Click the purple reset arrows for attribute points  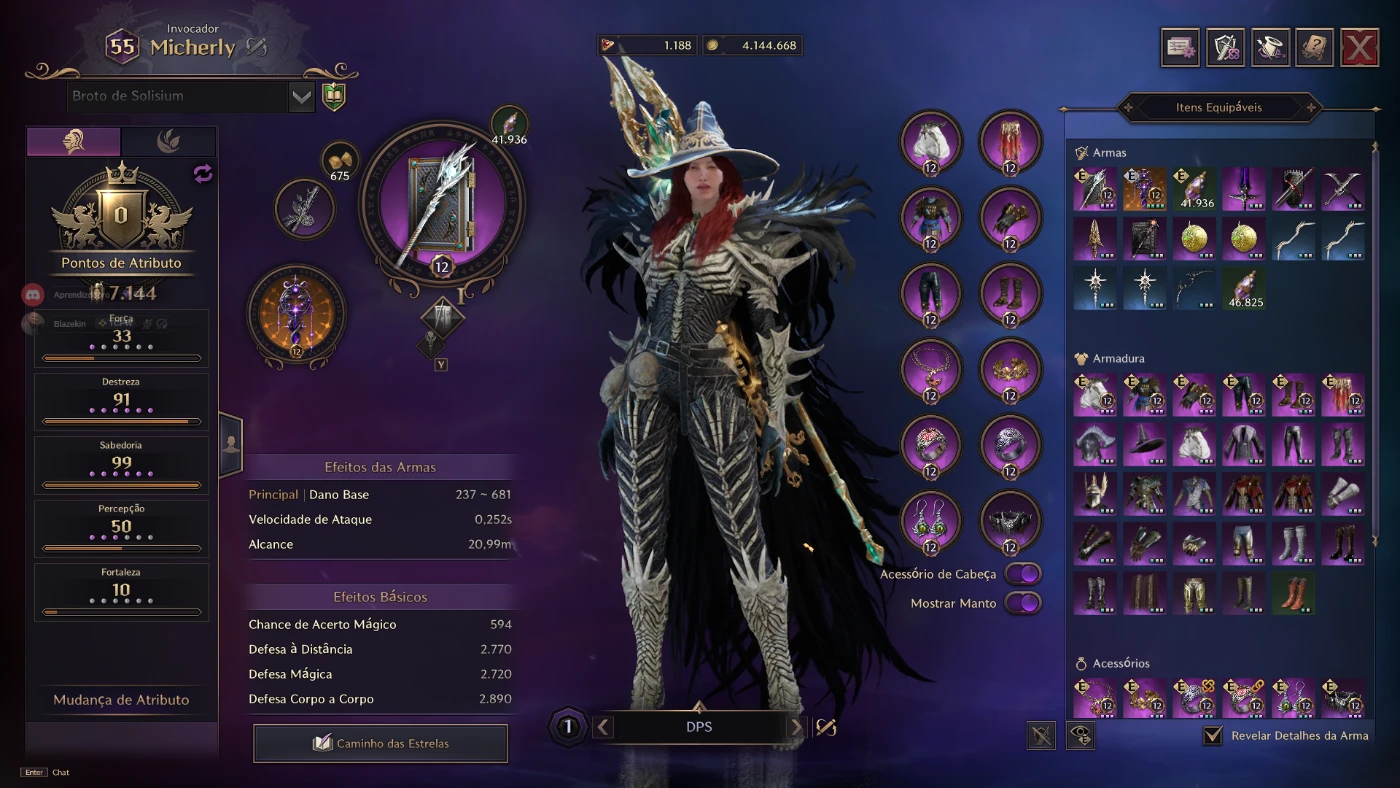coord(203,174)
